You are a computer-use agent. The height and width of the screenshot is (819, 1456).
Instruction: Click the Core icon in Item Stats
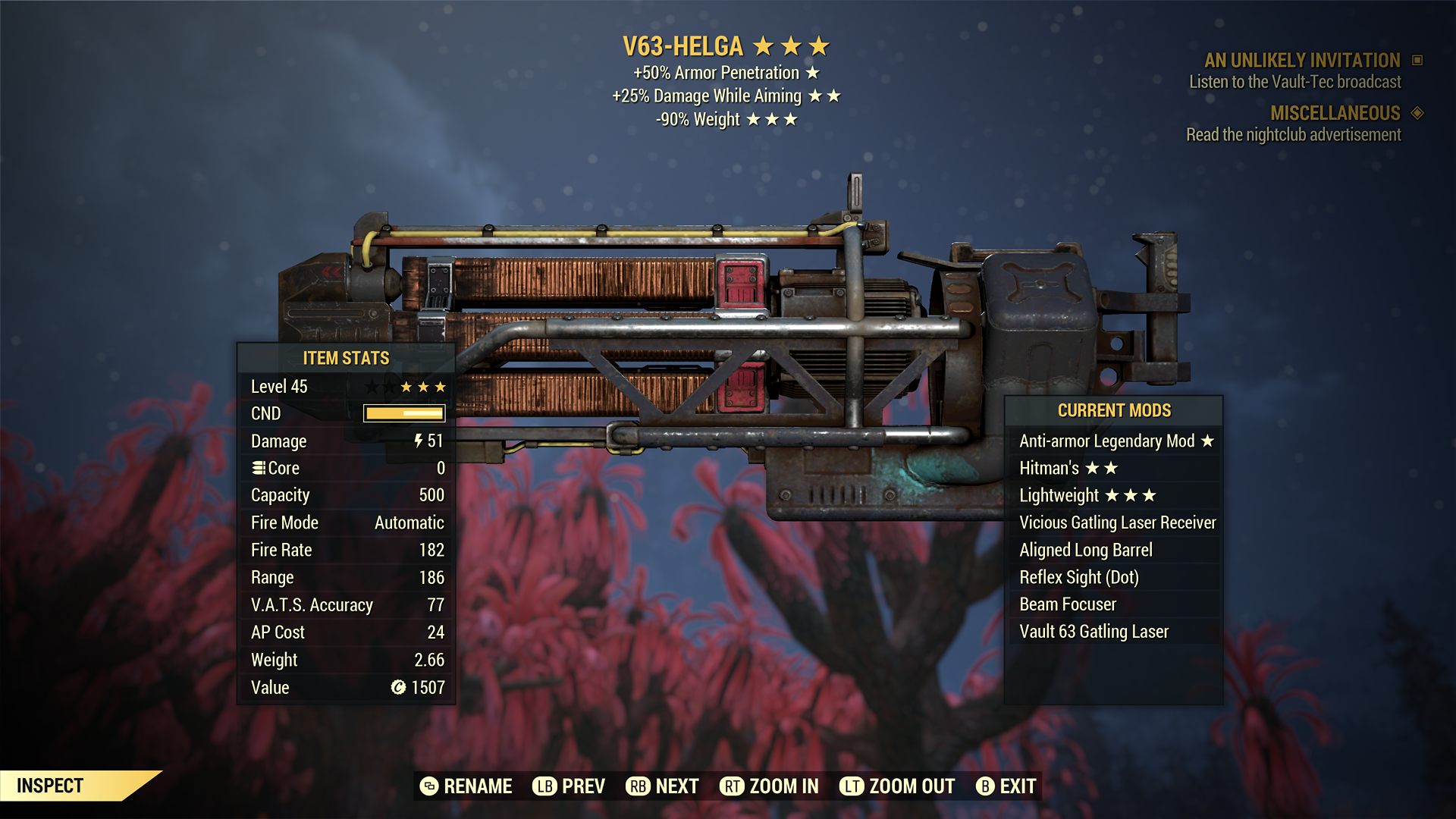260,468
